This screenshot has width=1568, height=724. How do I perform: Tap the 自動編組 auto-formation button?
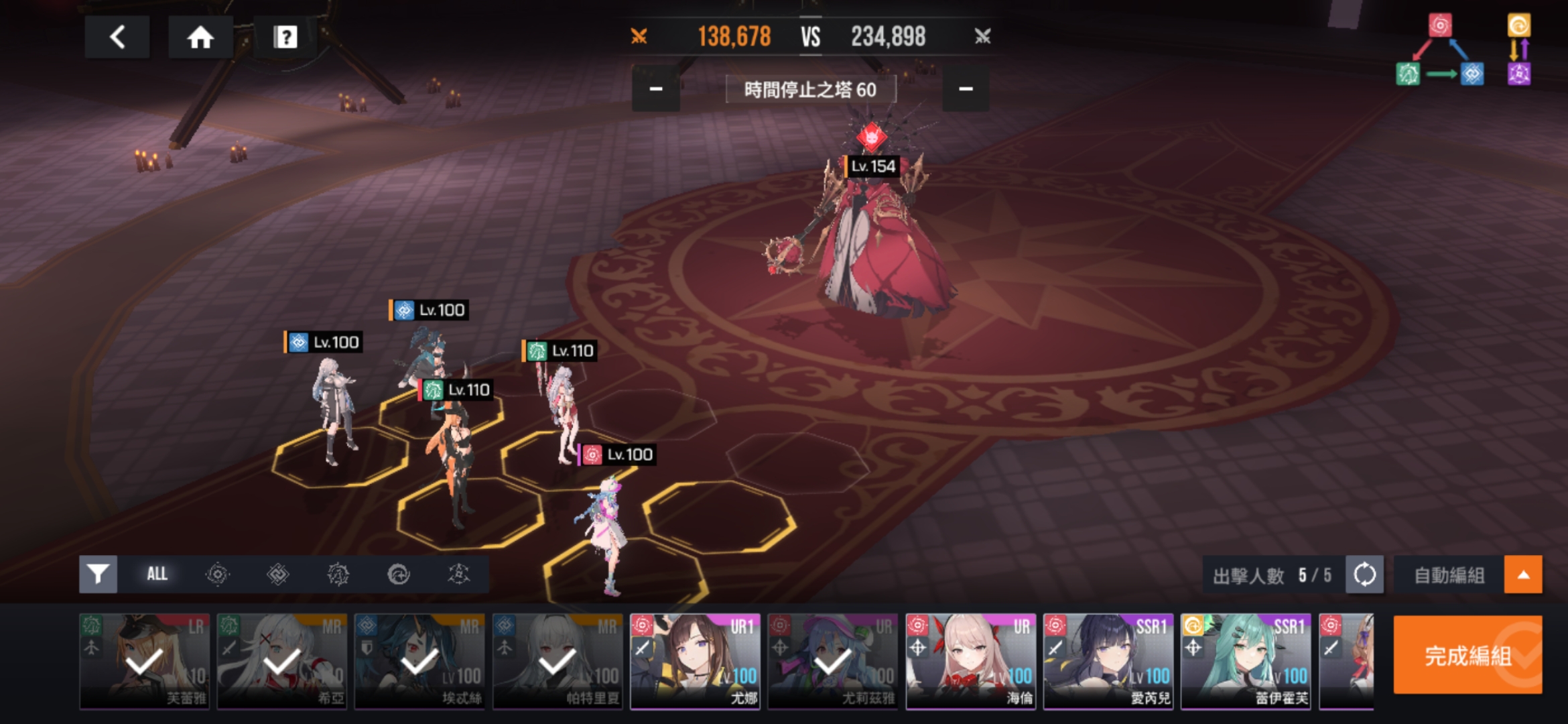[x=1449, y=575]
